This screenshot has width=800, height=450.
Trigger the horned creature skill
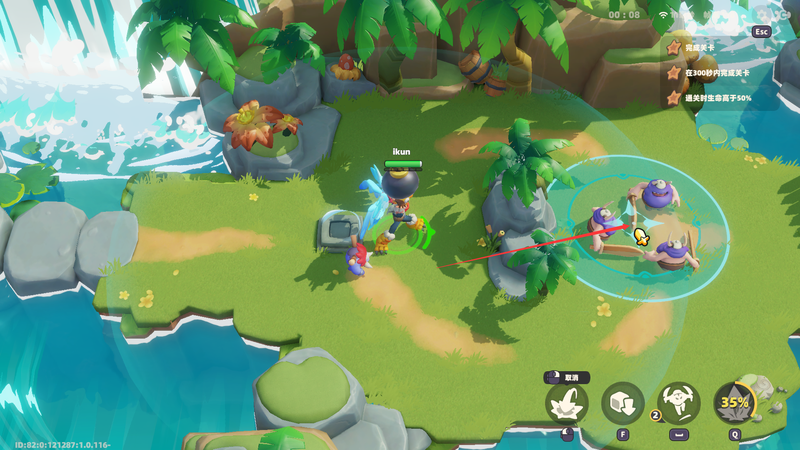[x=680, y=404]
